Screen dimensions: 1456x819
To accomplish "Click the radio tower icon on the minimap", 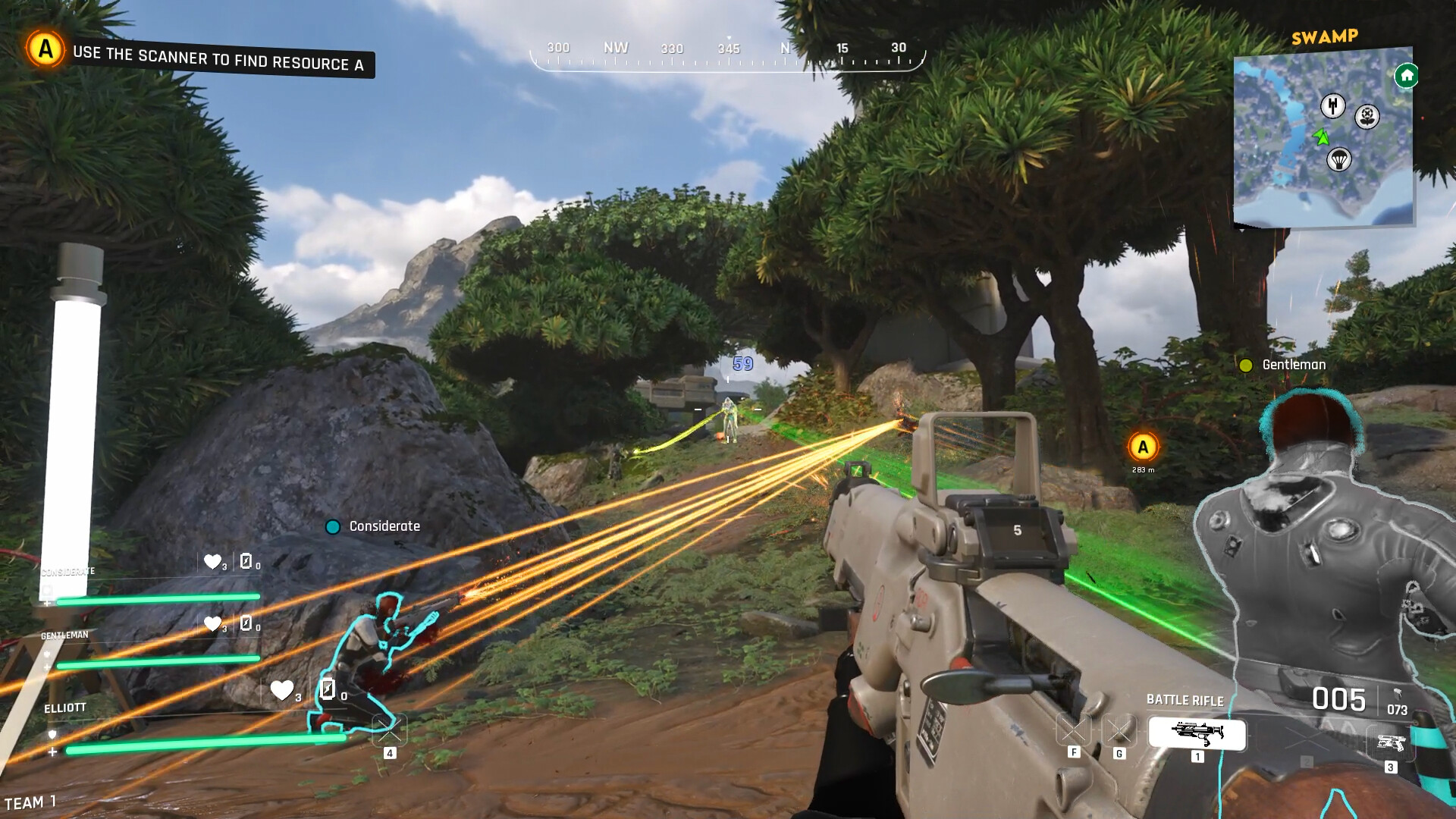I will (1332, 105).
